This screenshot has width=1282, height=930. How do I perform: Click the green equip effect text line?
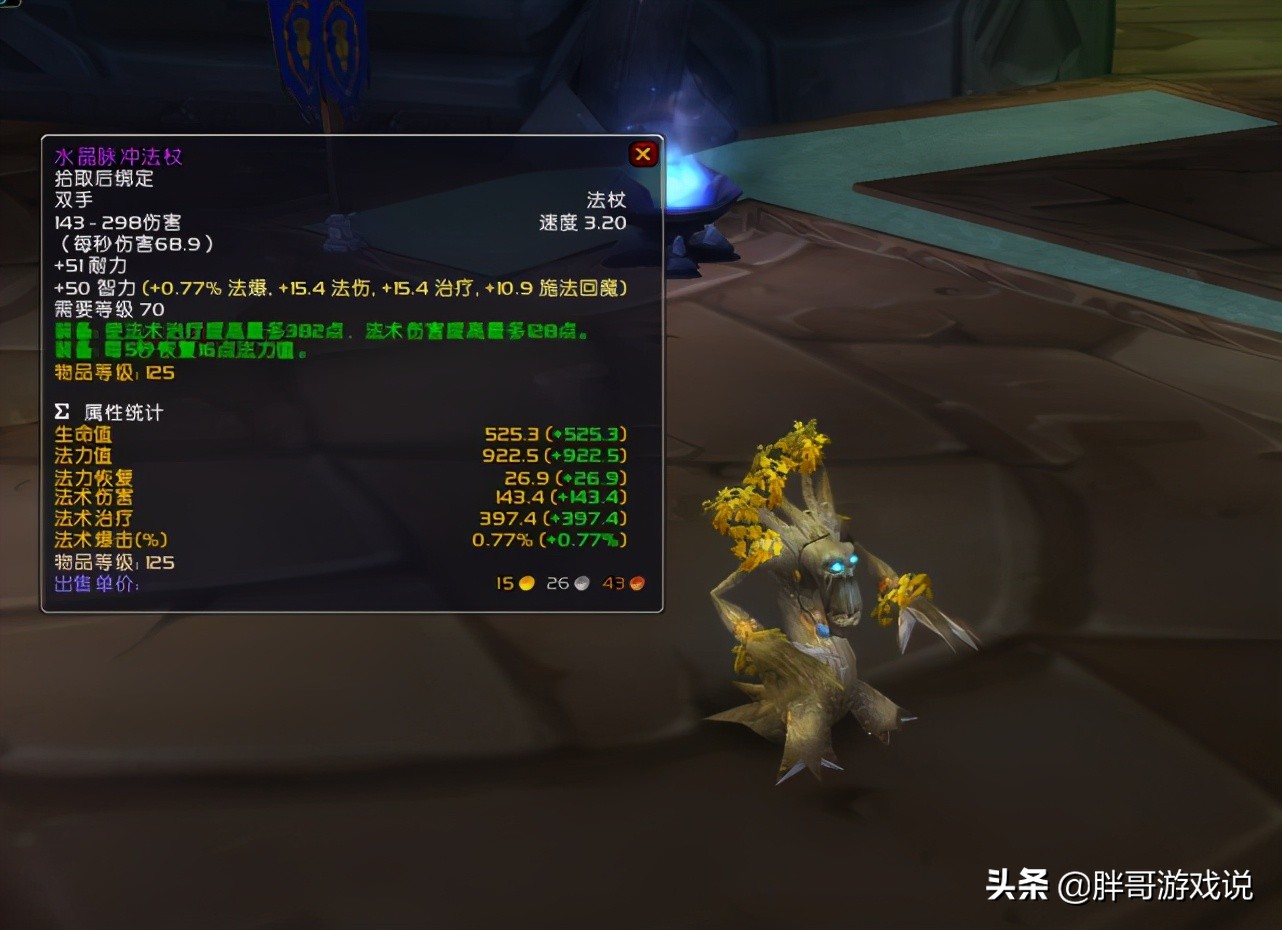[320, 330]
